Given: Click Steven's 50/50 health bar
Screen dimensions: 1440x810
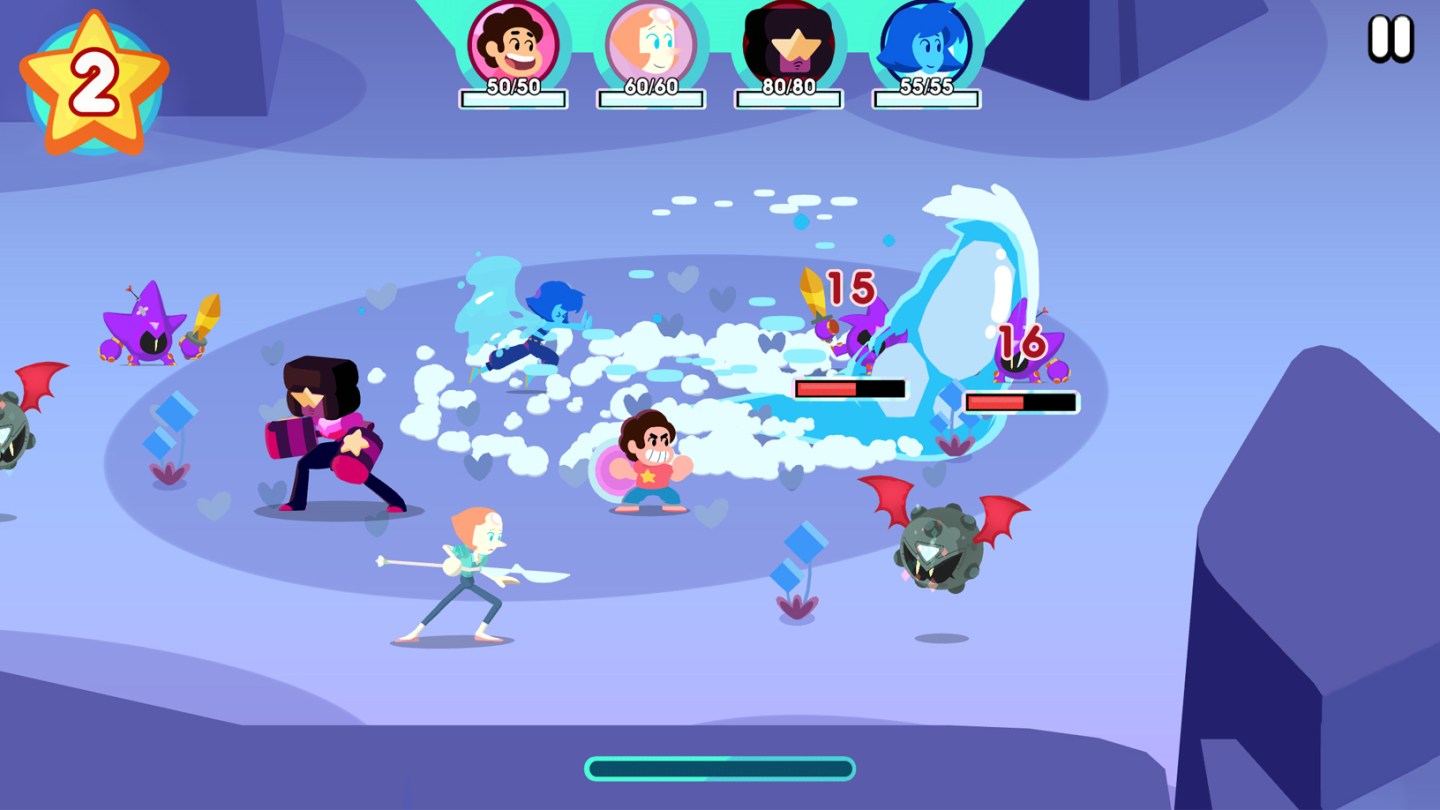Looking at the screenshot, I should [513, 95].
